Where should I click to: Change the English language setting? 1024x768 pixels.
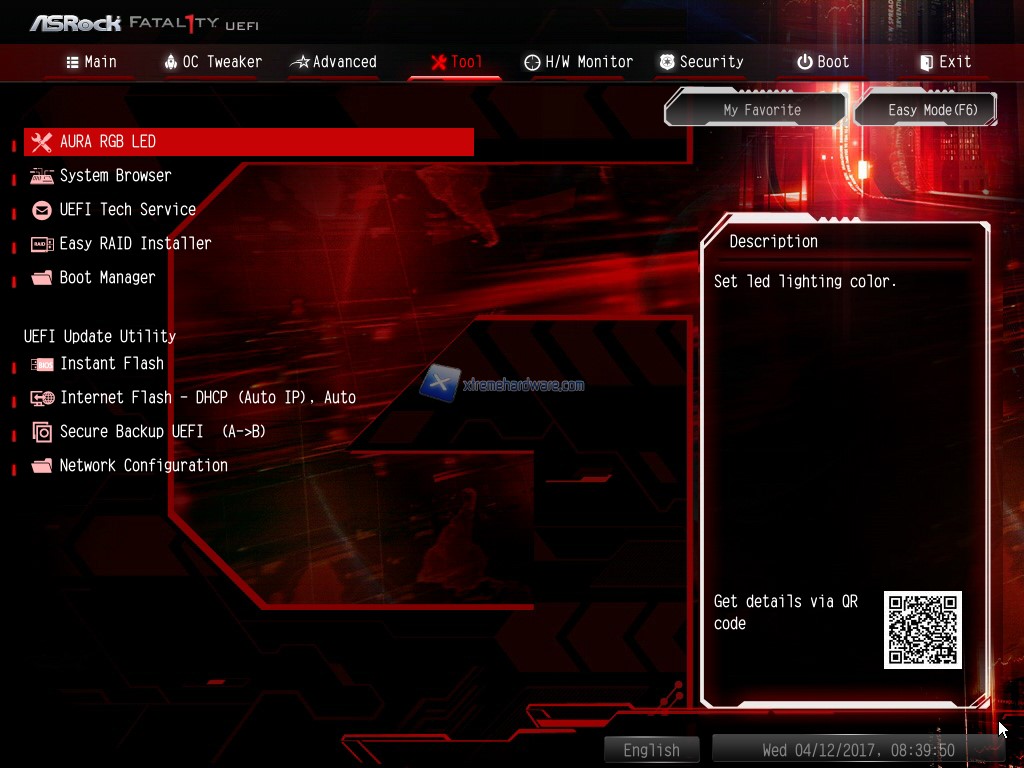tap(651, 750)
